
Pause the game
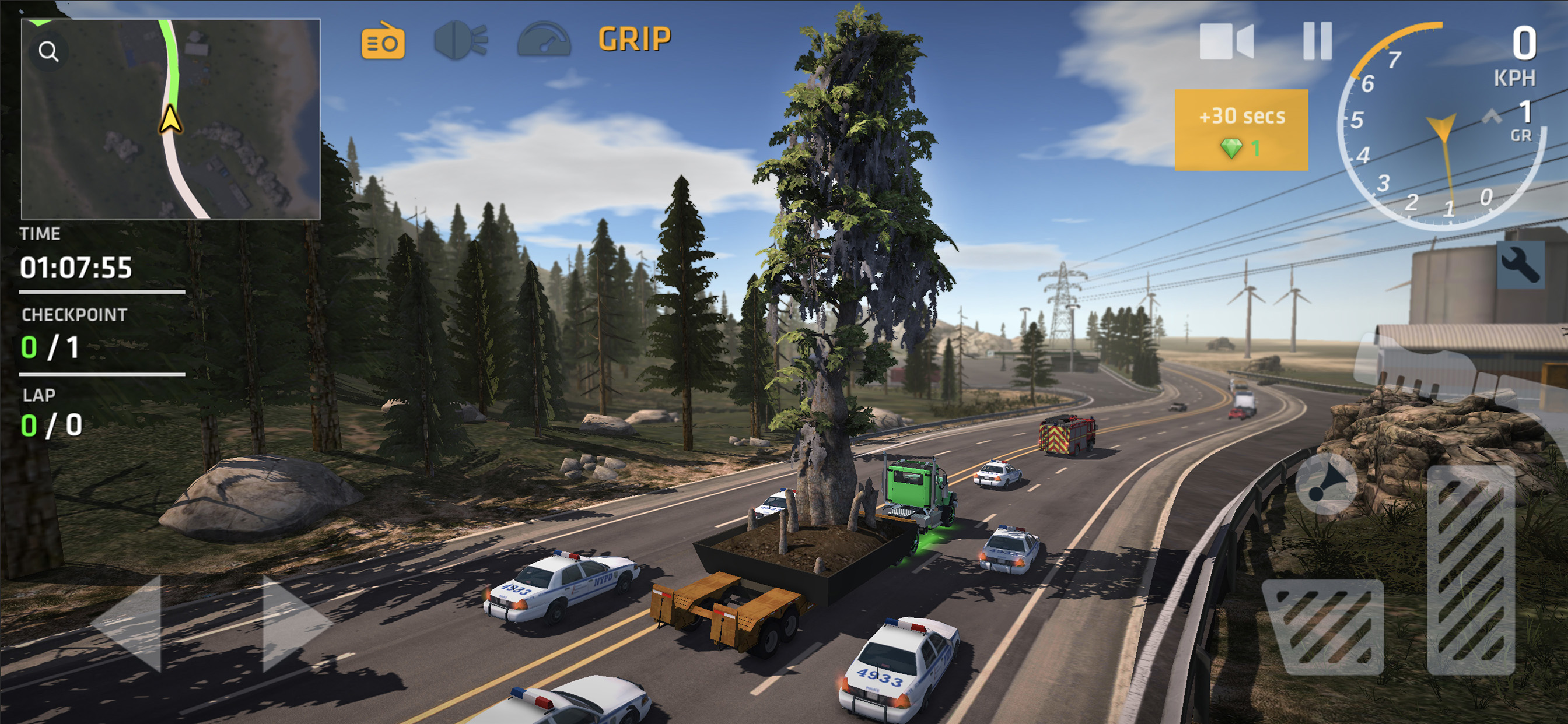1317,41
